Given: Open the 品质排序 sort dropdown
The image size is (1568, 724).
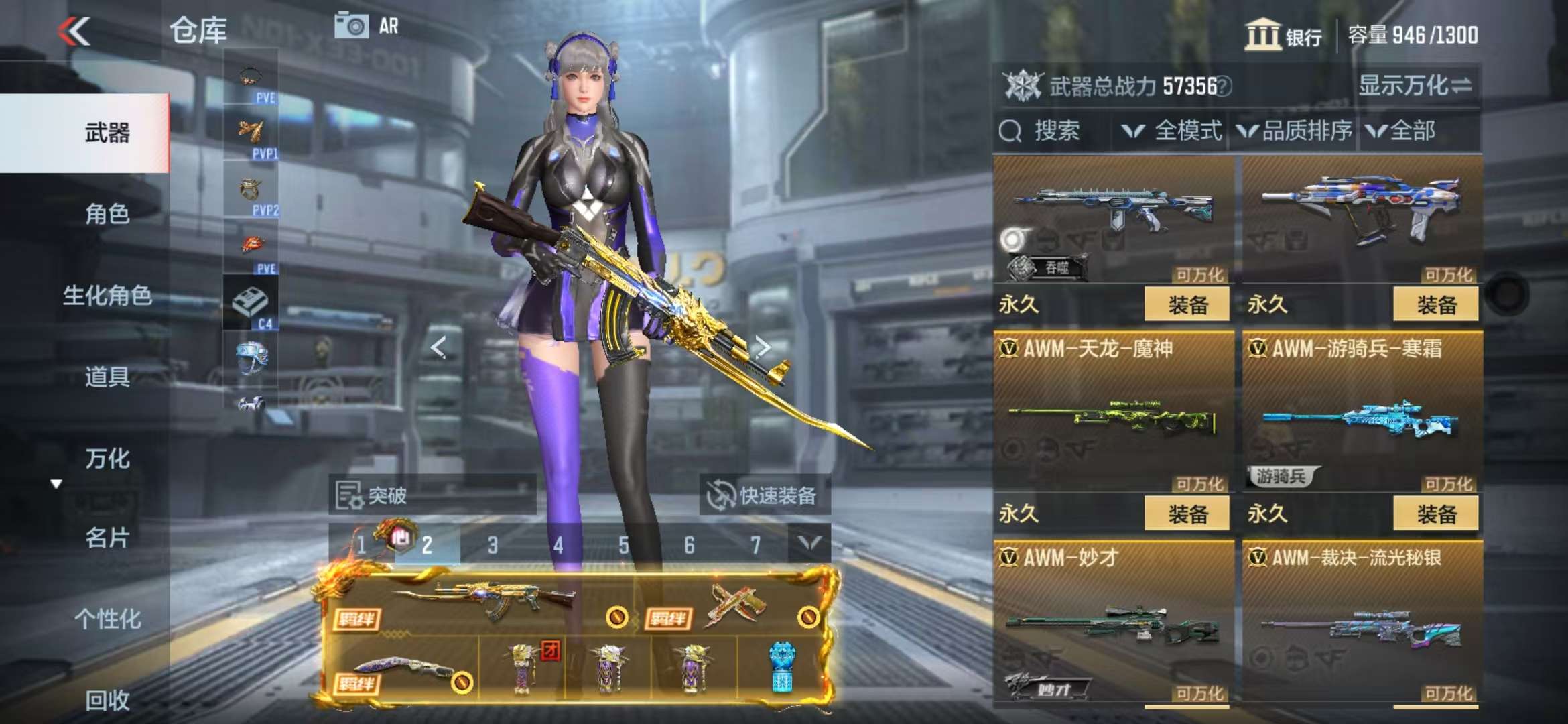Looking at the screenshot, I should click(1296, 131).
